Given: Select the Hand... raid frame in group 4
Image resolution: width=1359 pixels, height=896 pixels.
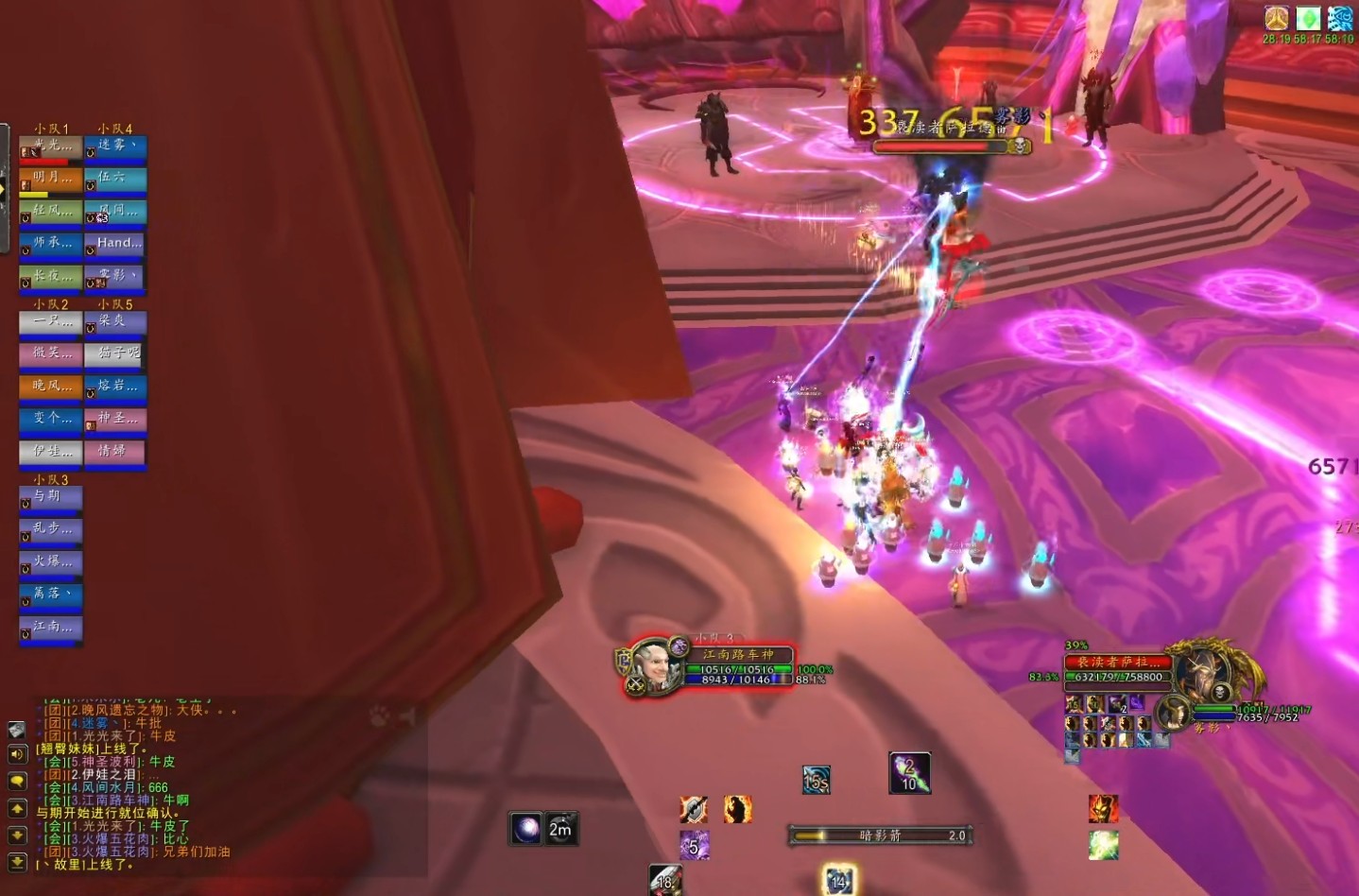Looking at the screenshot, I should [x=114, y=245].
